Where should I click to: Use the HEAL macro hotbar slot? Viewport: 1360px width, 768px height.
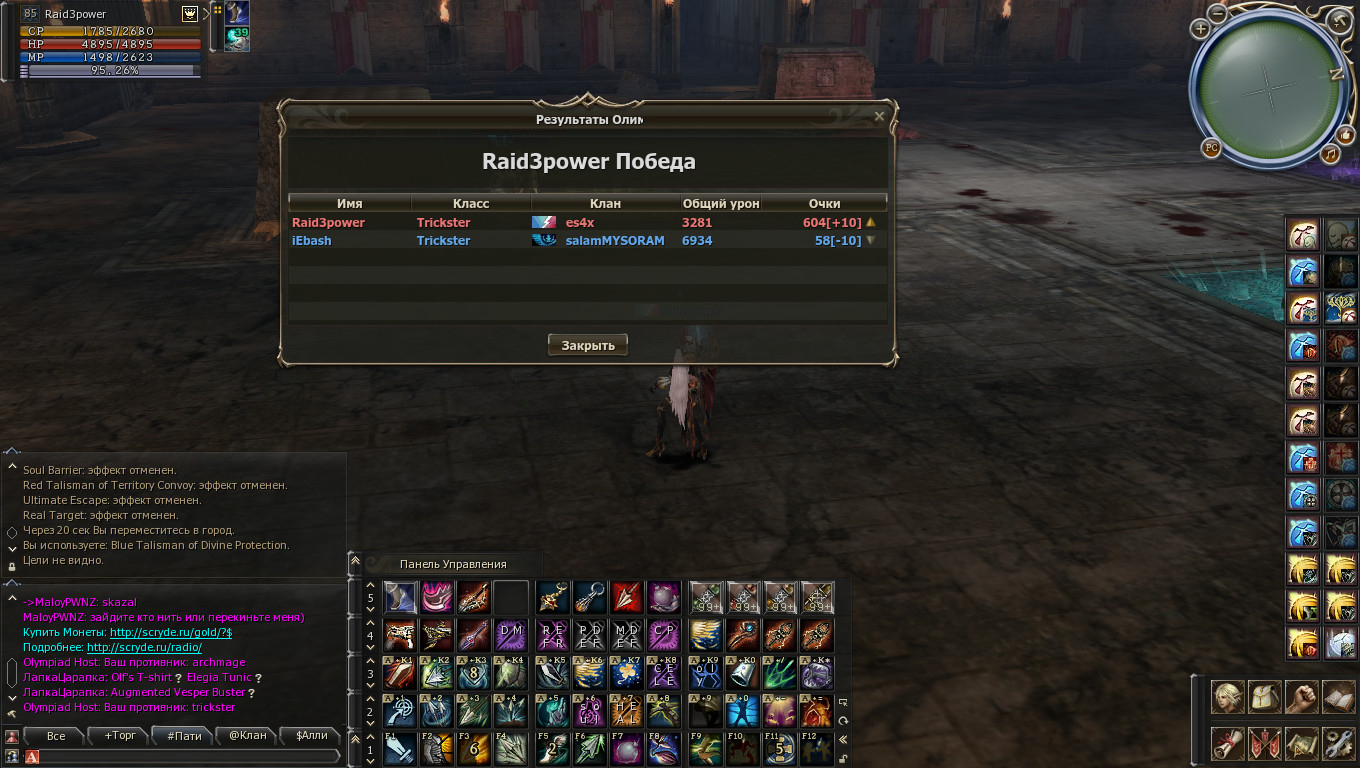point(628,711)
